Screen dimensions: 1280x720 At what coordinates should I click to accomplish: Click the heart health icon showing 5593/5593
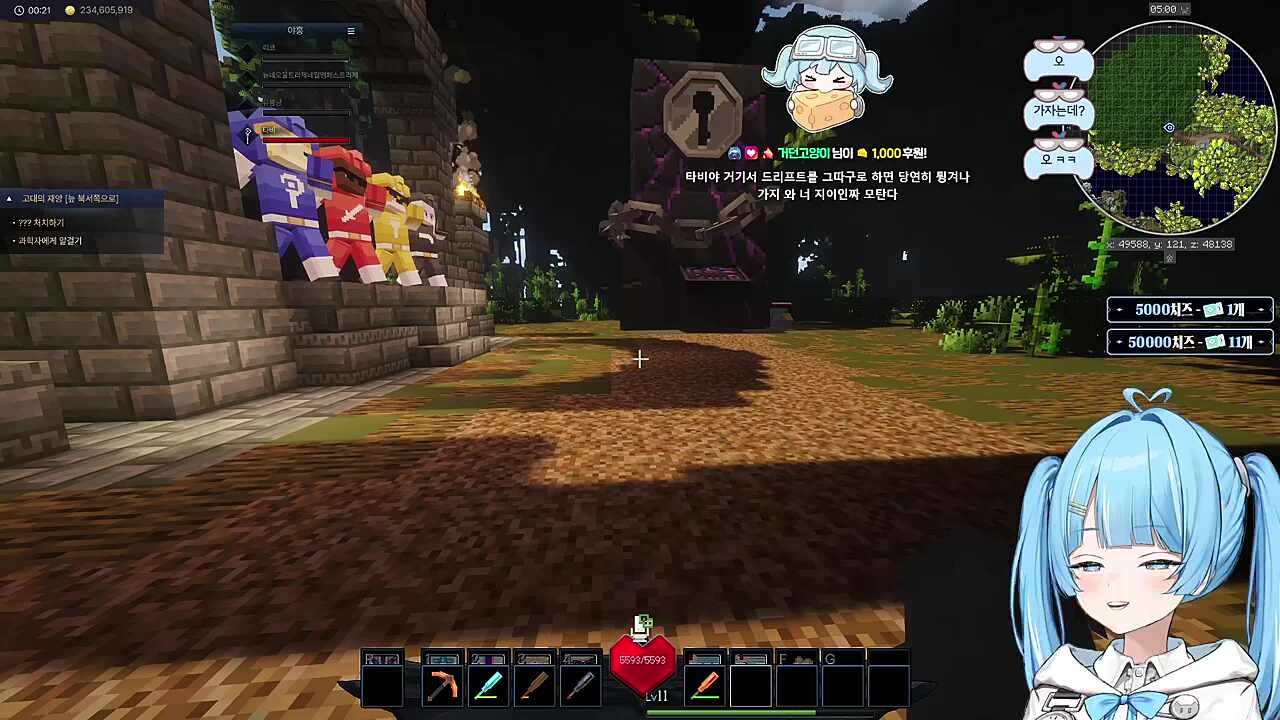[643, 660]
